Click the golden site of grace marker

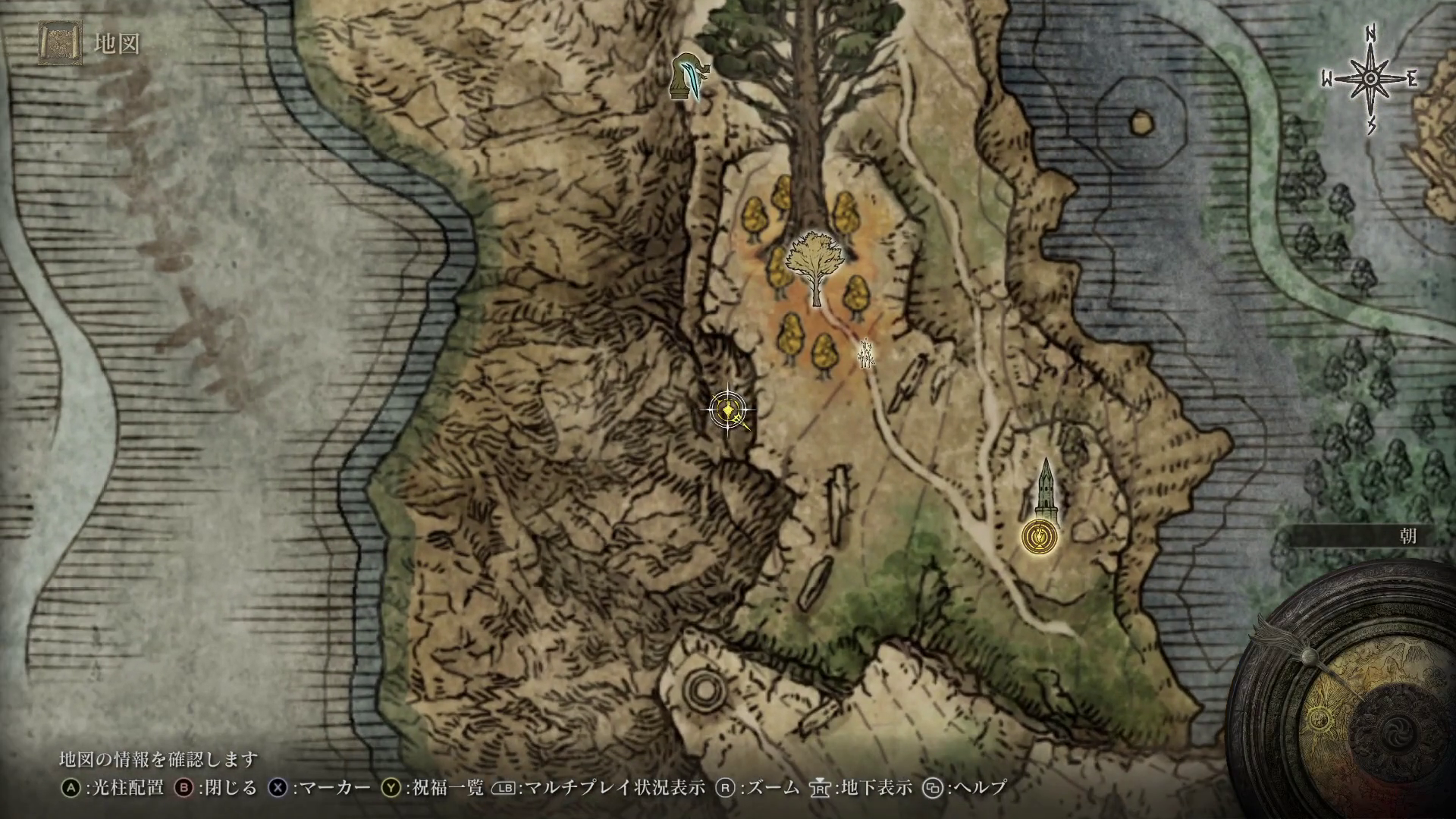click(x=1040, y=535)
